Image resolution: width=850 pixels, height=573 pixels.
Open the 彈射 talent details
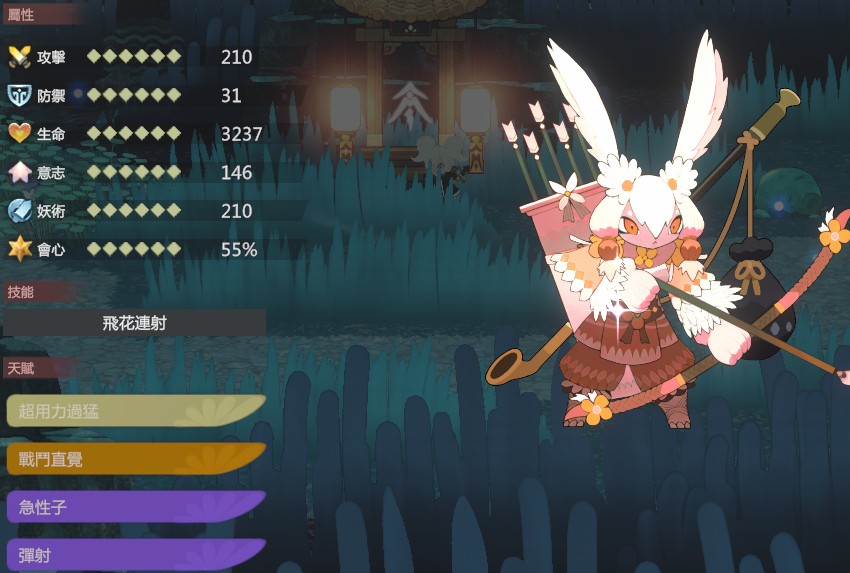coord(135,555)
